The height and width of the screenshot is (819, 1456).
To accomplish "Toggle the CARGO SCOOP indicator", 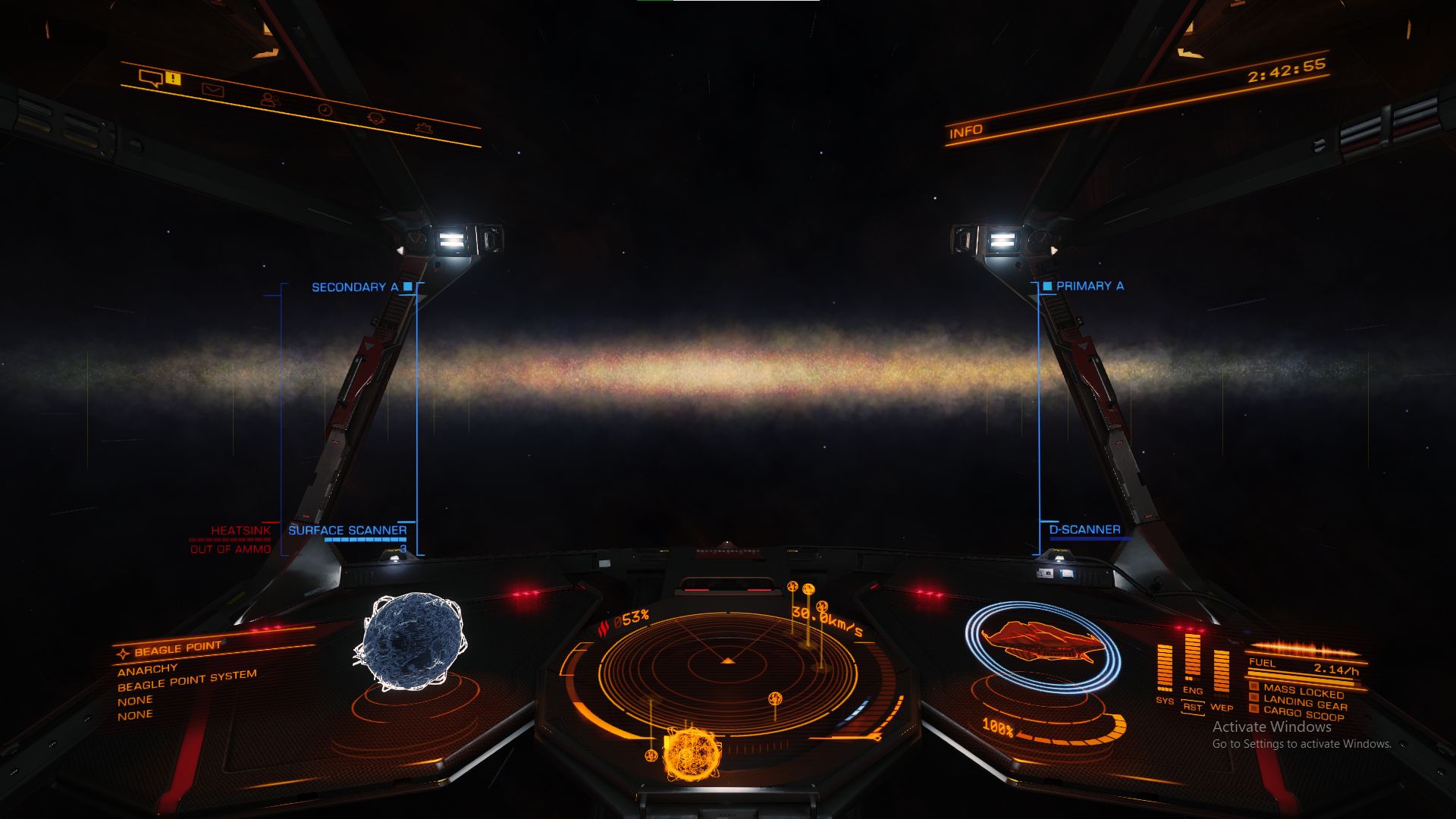I will pos(1298,713).
